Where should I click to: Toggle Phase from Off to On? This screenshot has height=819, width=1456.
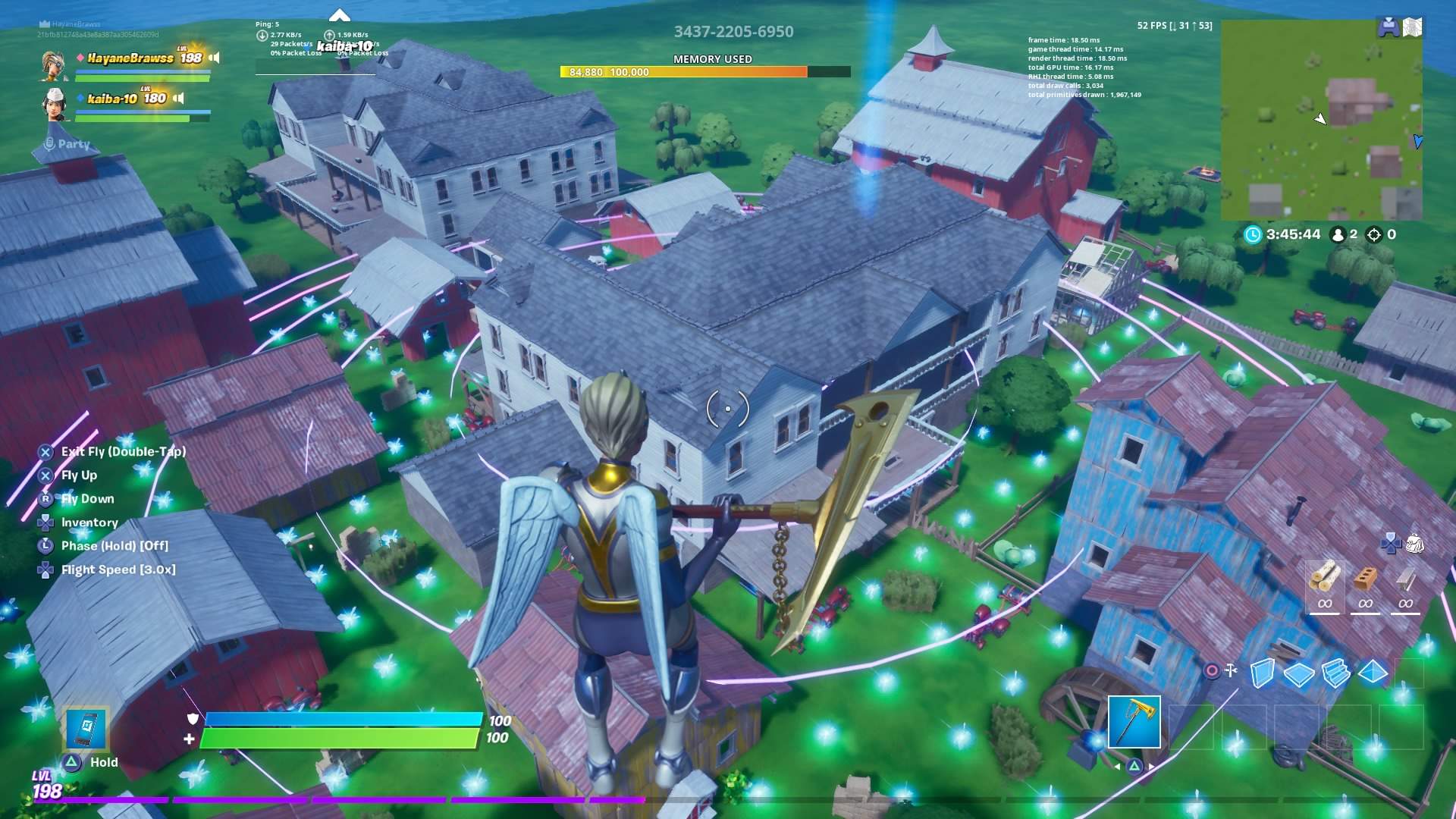click(115, 545)
